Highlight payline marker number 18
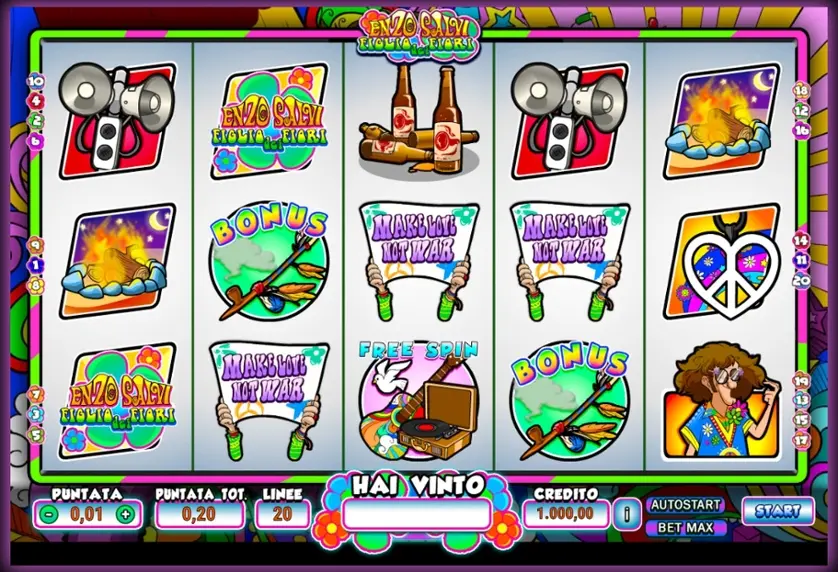The width and height of the screenshot is (838, 572). point(801,90)
